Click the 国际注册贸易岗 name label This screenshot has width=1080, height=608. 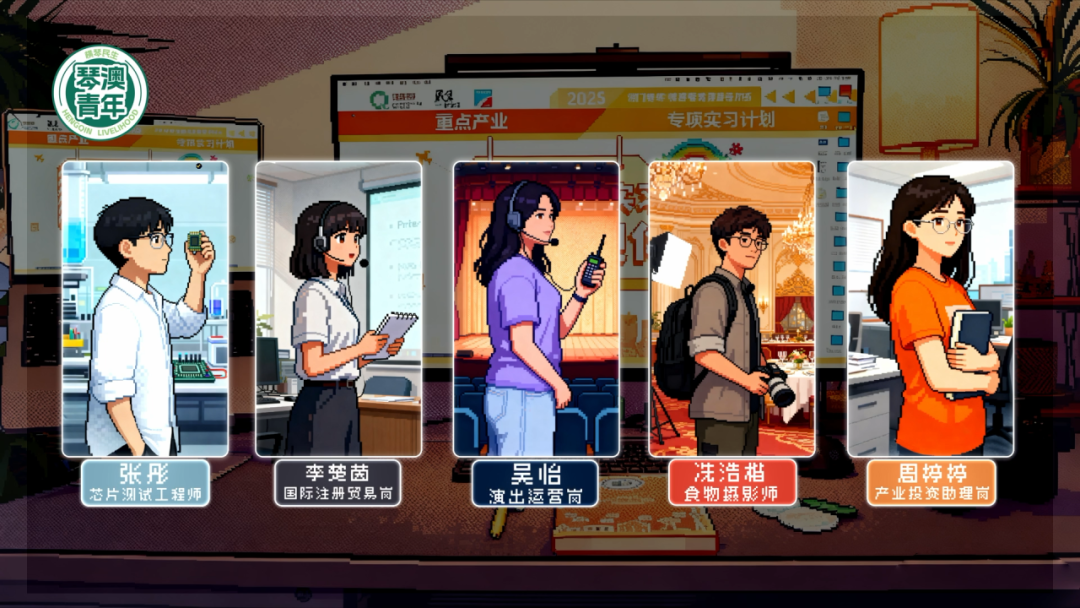338,482
